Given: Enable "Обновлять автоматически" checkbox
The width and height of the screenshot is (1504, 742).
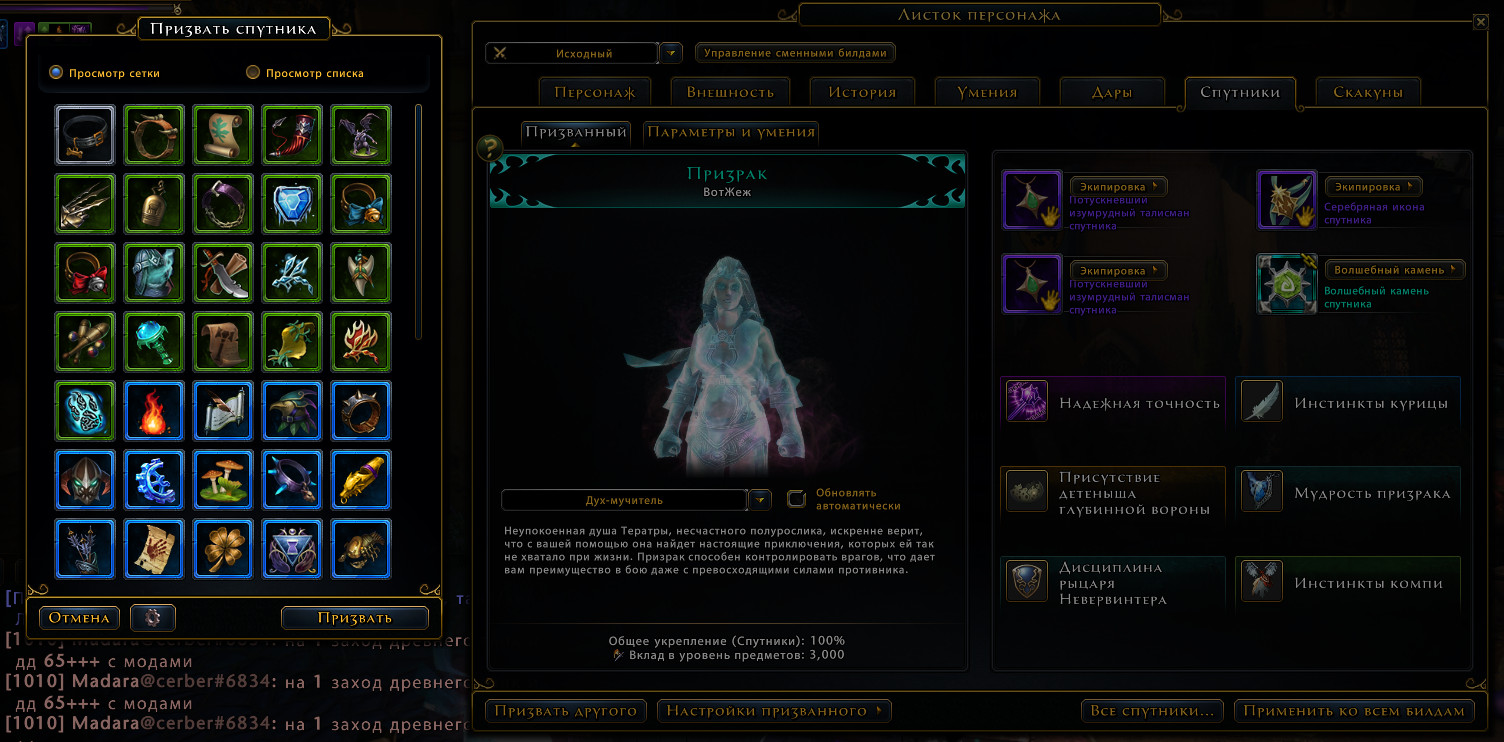Looking at the screenshot, I should pos(796,496).
